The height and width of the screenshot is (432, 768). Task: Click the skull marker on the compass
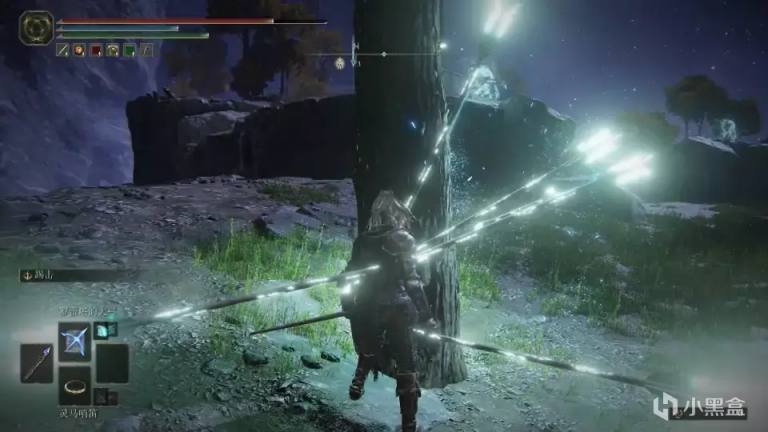(x=341, y=64)
